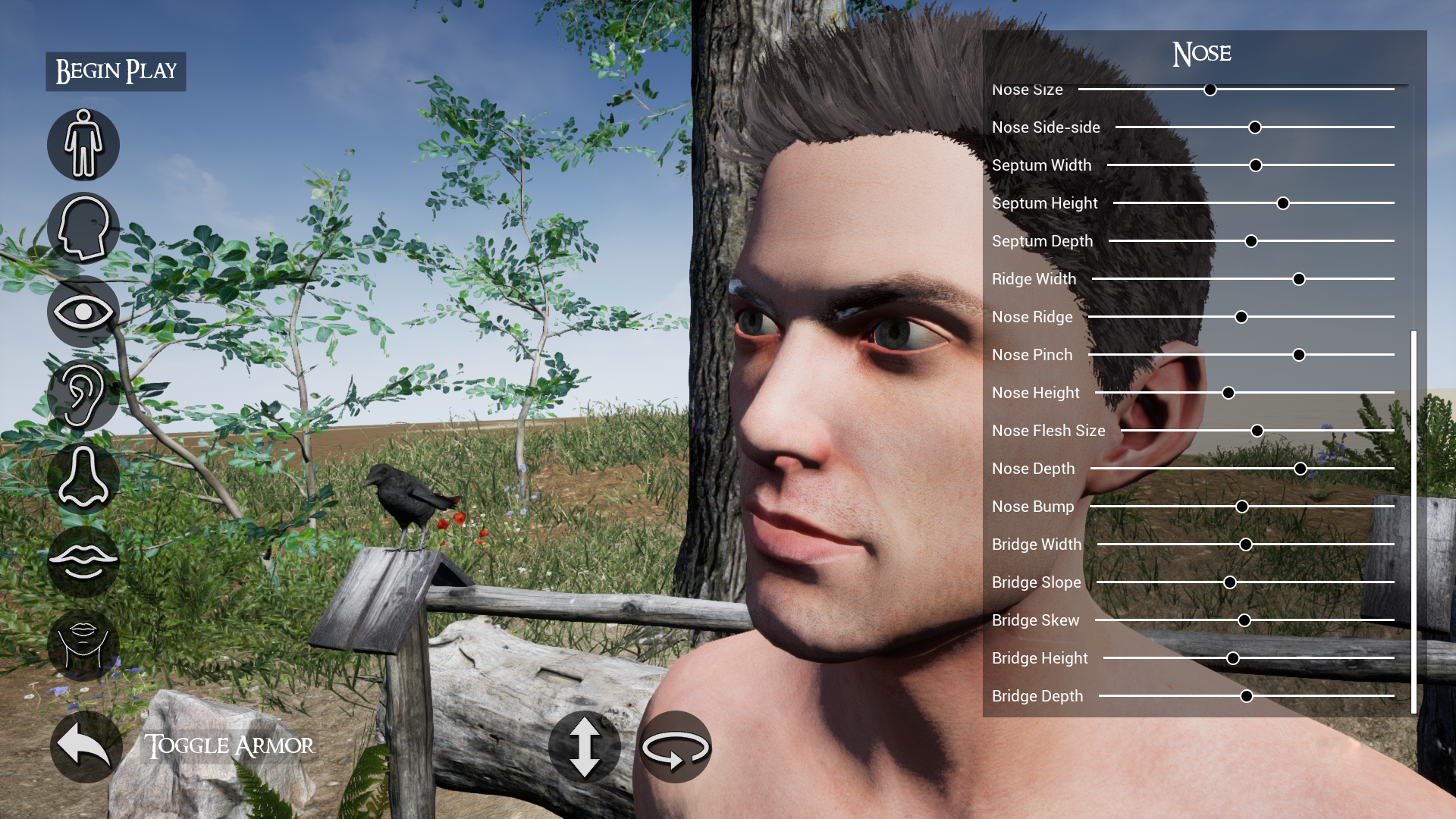Select the nose category icon
The image size is (1456, 819).
point(83,478)
